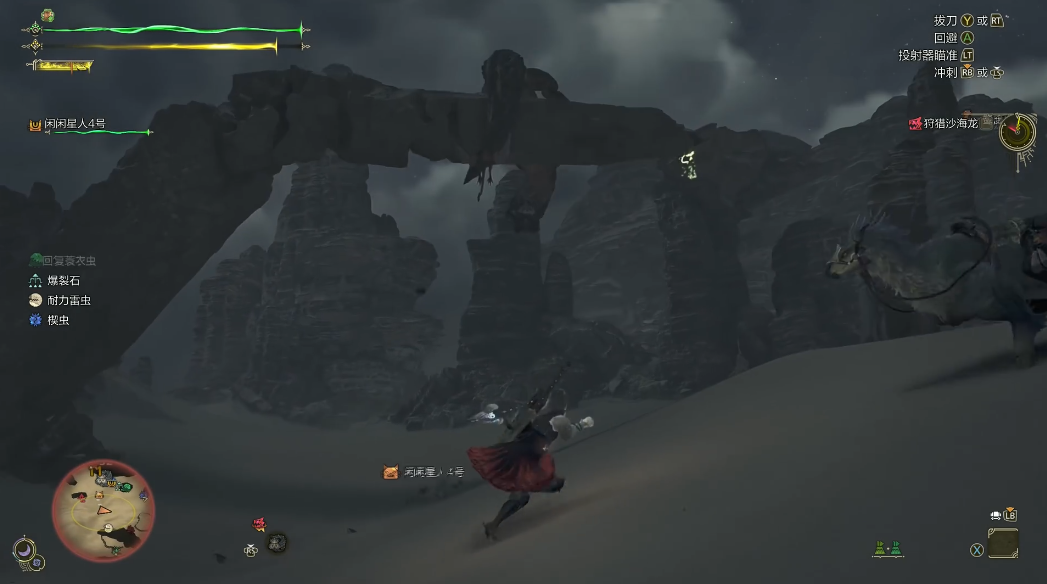The image size is (1047, 584).
Task: Select the green monster icon on minimap
Action: click(x=125, y=487)
